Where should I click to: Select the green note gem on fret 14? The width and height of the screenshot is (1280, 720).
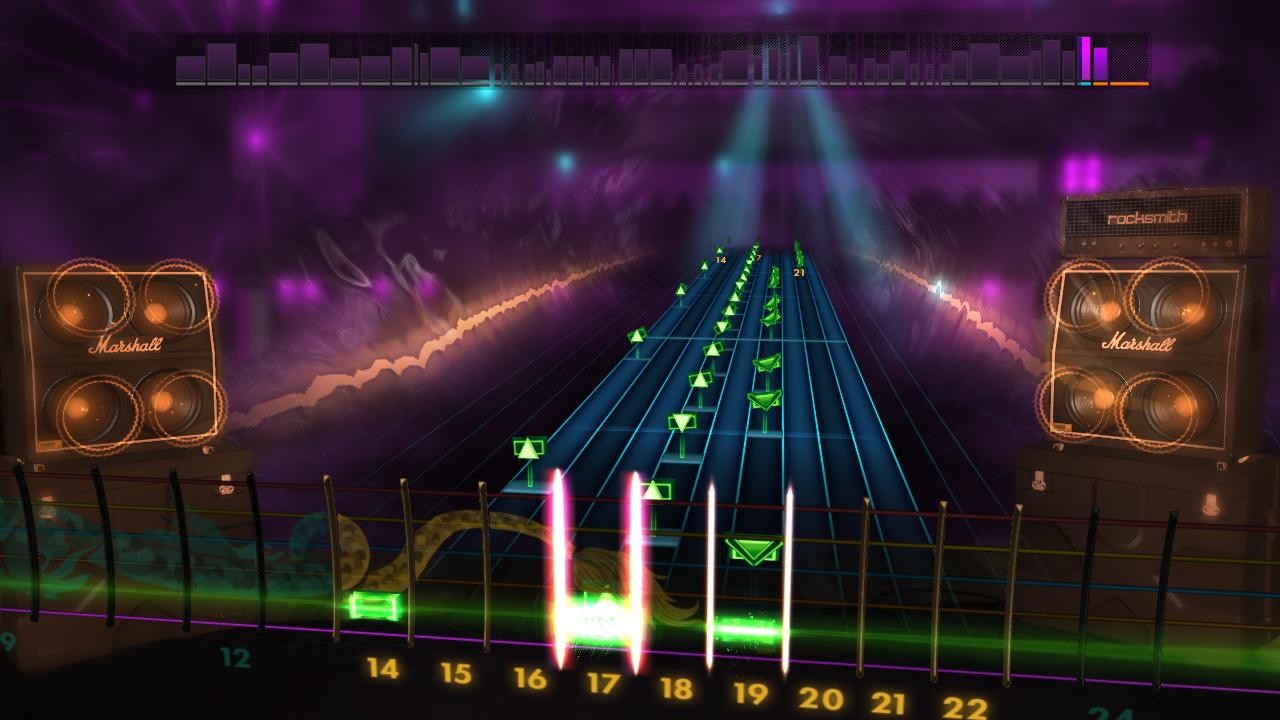point(720,250)
